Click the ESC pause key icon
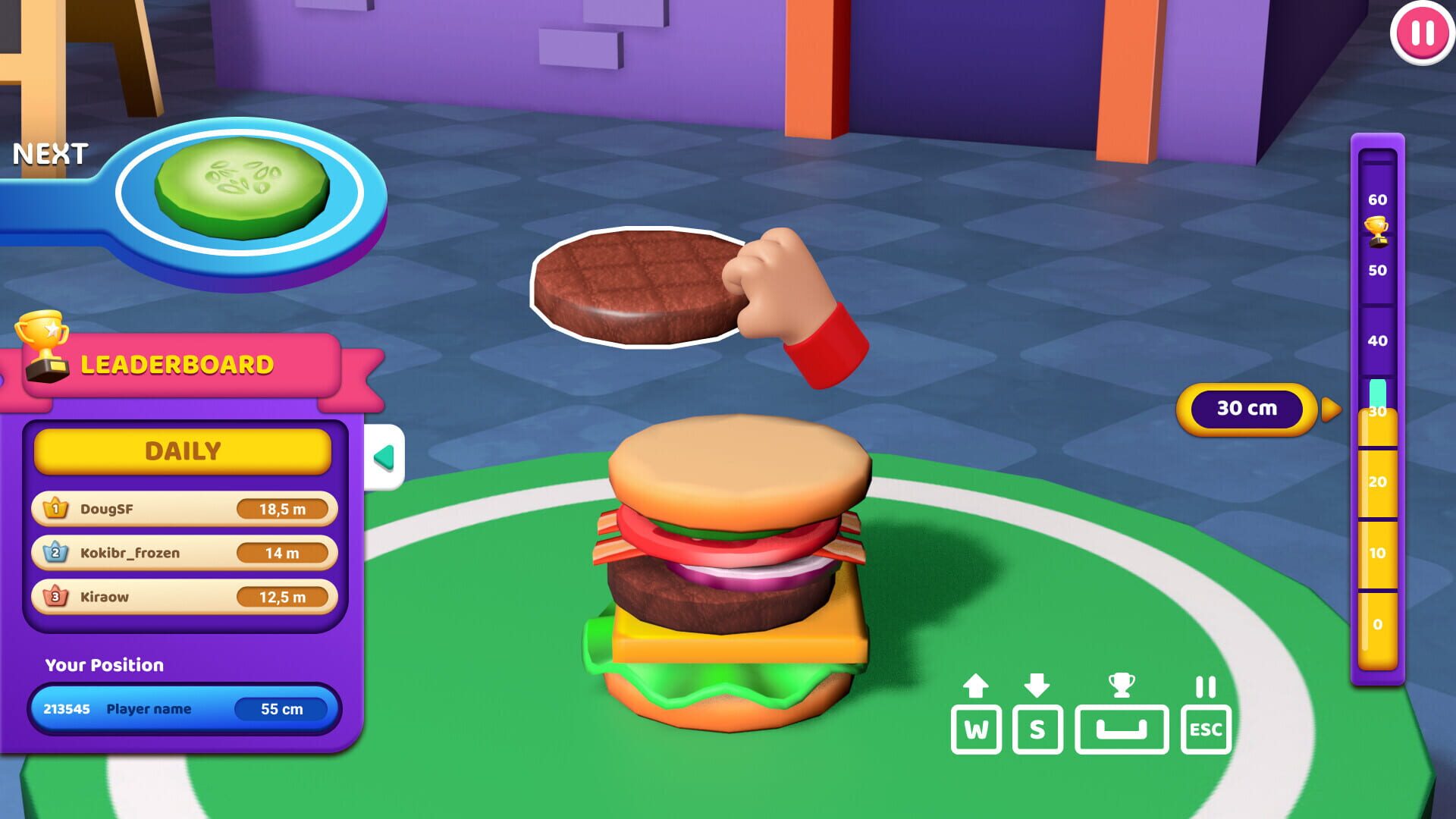The image size is (1456, 819). click(x=1207, y=730)
